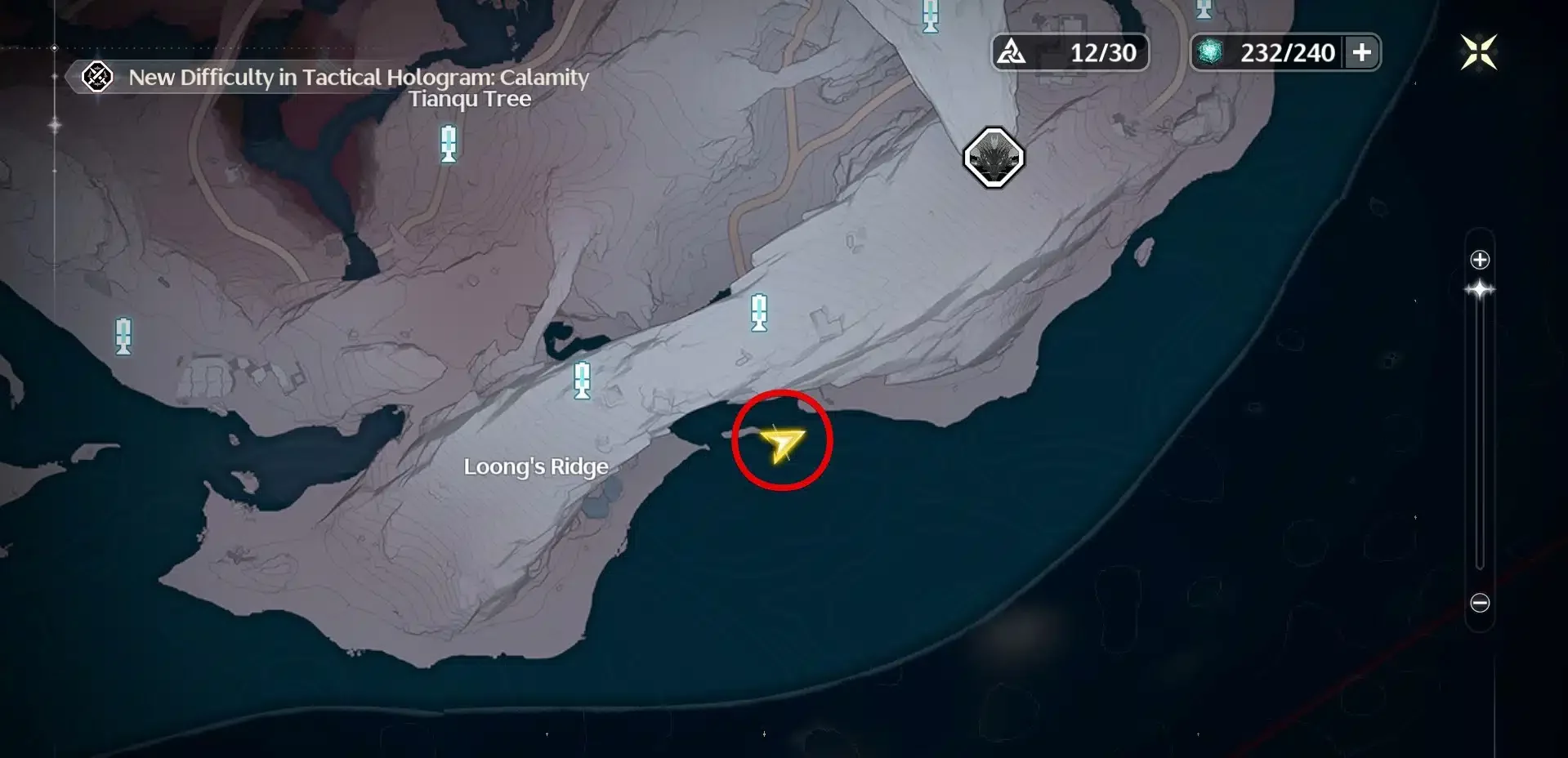
Task: Add Waveplates with the plus button
Action: pyautogui.click(x=1361, y=53)
